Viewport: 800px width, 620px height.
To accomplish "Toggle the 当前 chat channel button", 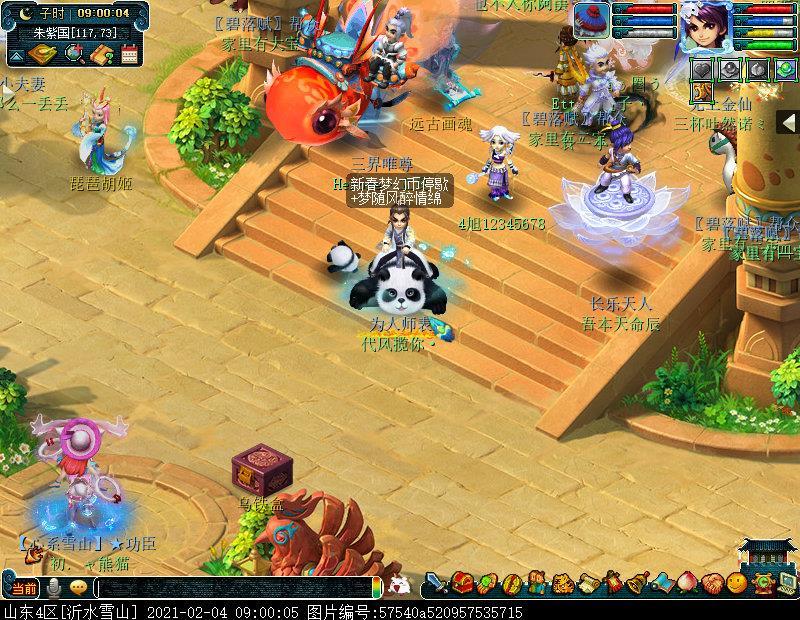I will [20, 588].
